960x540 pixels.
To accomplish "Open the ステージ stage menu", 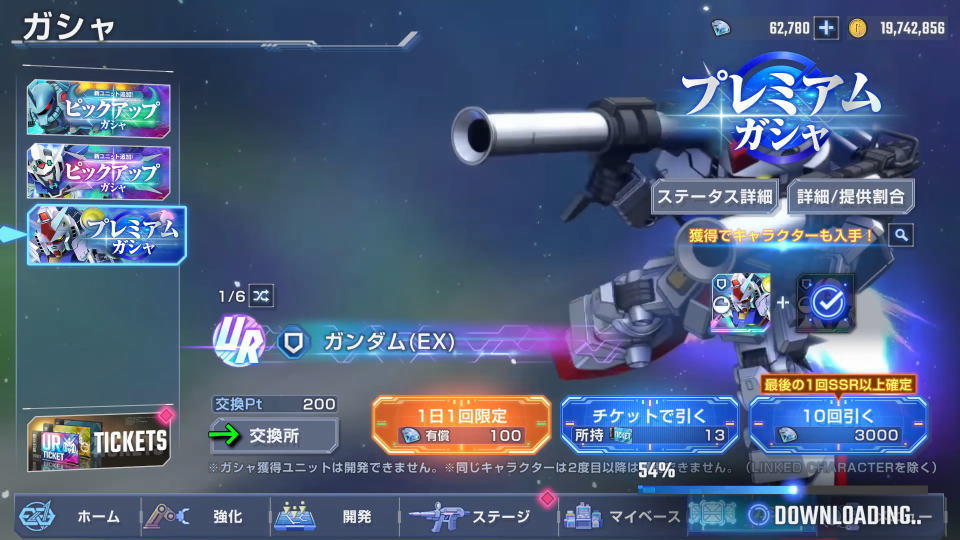I will pos(478,517).
